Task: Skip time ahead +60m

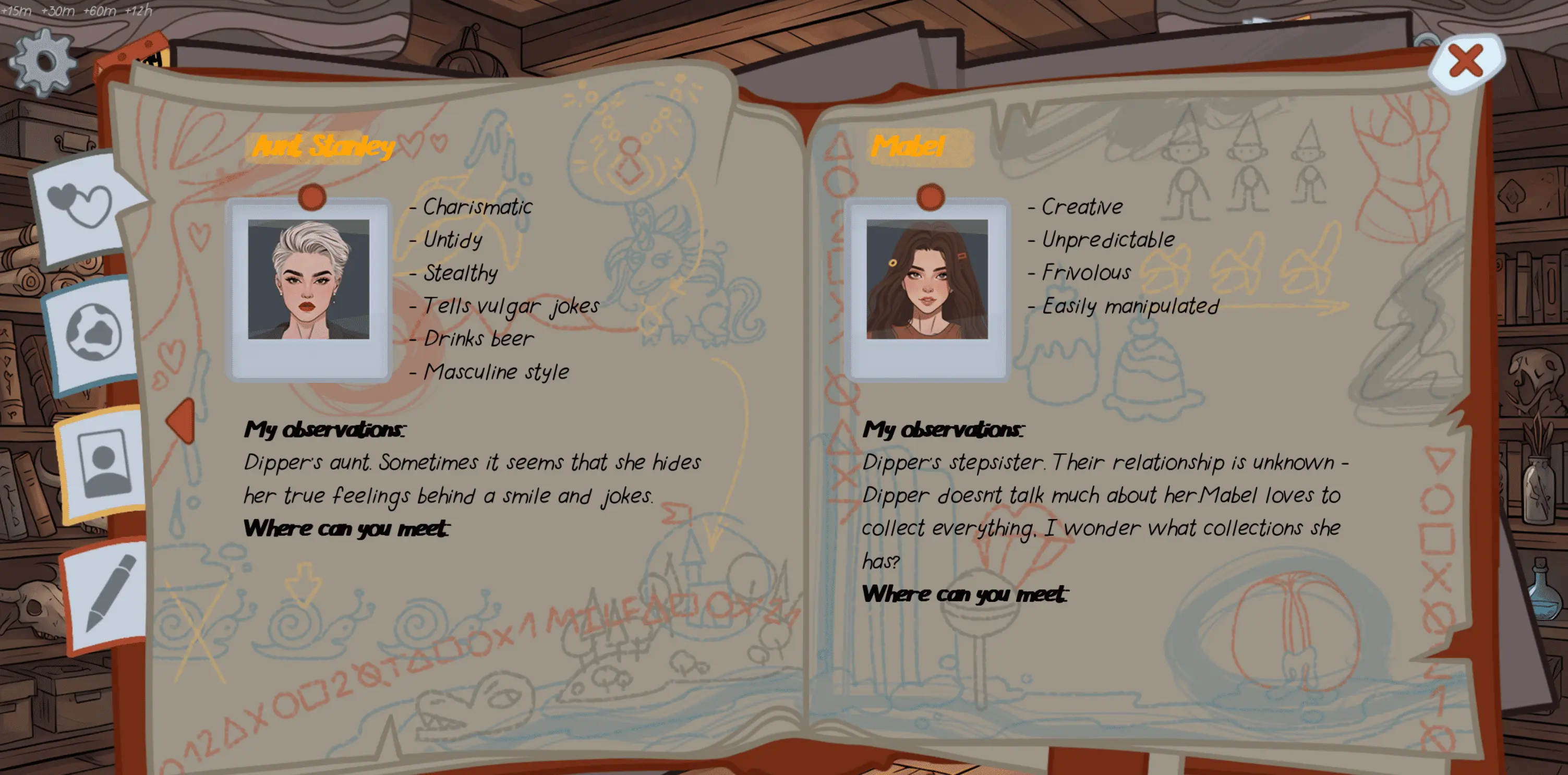Action: click(x=99, y=10)
